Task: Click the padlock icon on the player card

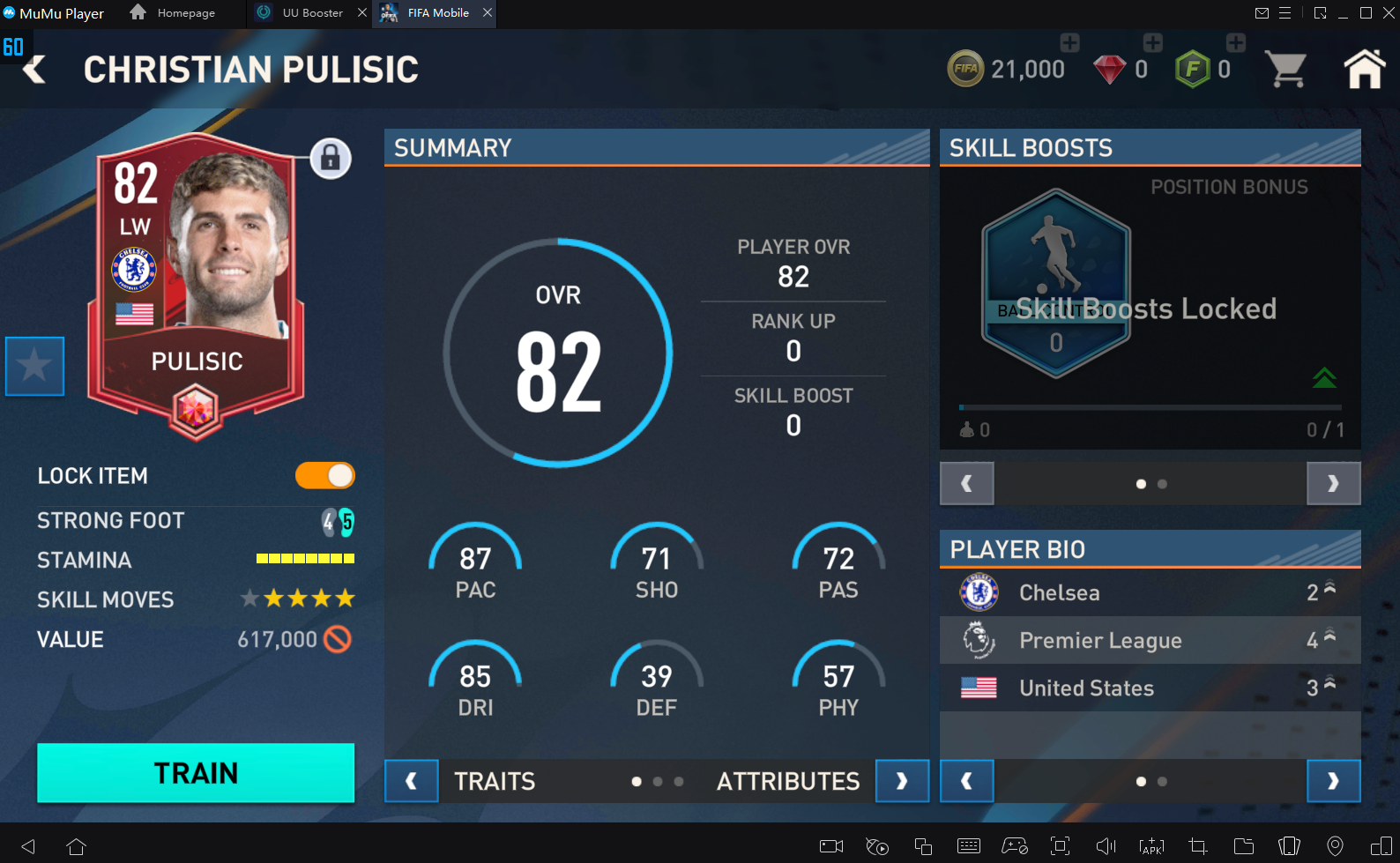Action: [331, 160]
